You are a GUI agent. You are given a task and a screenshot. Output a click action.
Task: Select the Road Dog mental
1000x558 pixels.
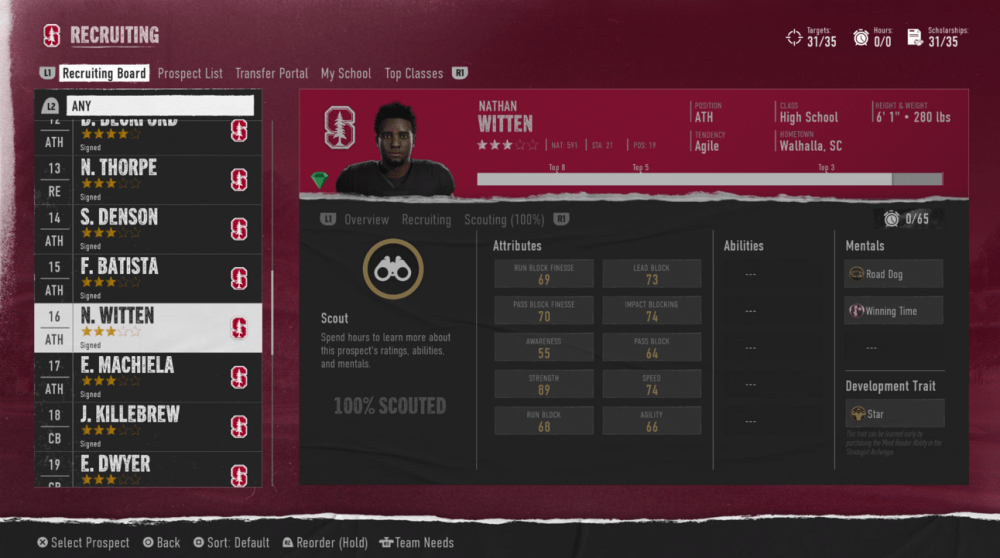click(x=893, y=274)
